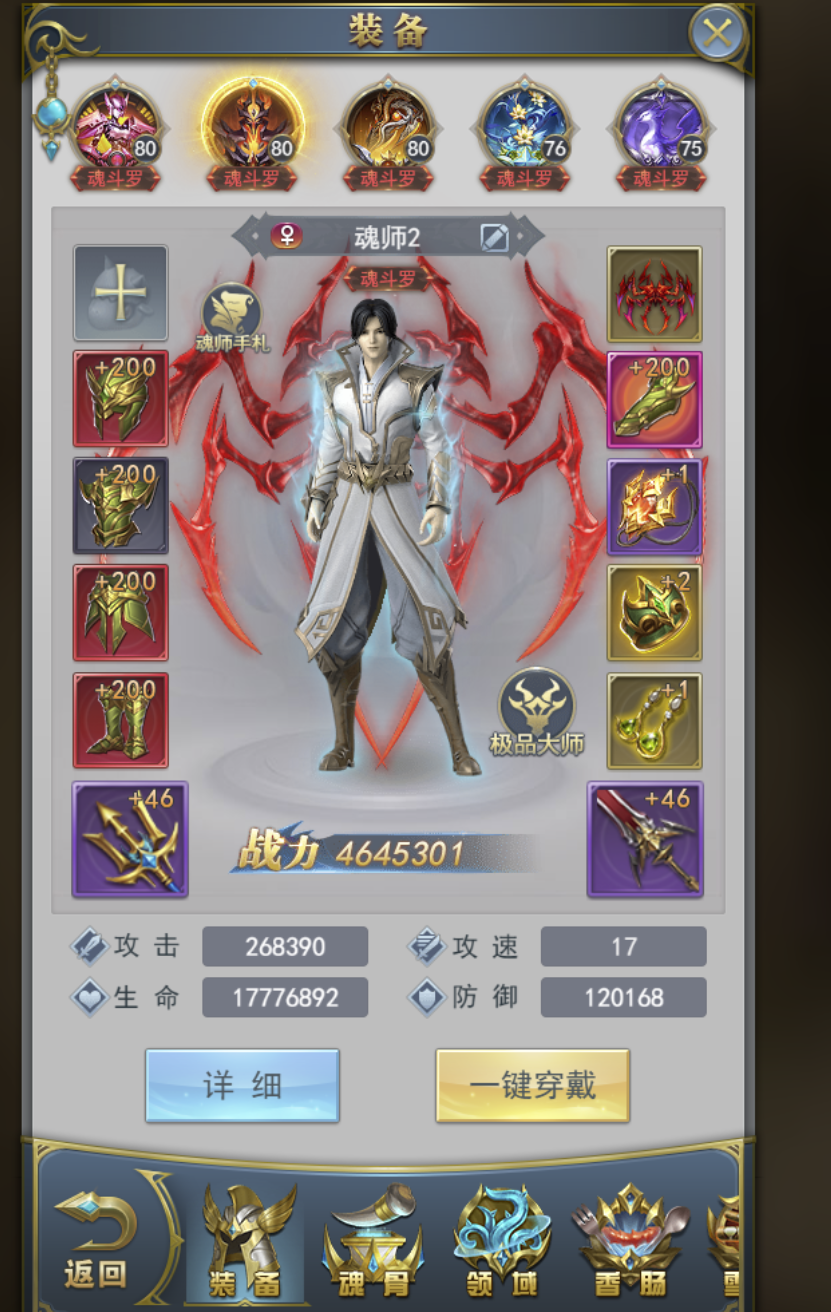Open the 极品大师 master icon
The width and height of the screenshot is (831, 1312).
click(x=536, y=709)
